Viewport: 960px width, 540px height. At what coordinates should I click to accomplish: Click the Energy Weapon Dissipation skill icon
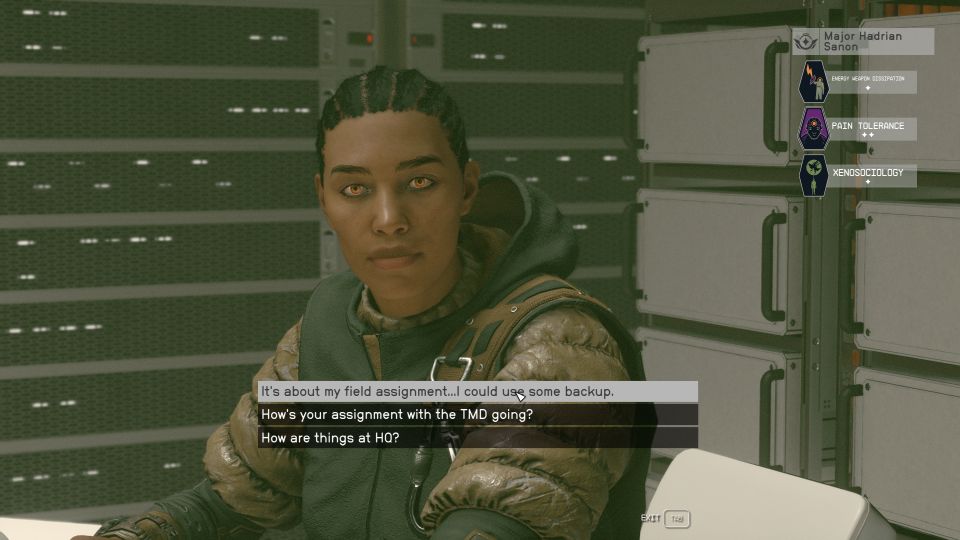(814, 82)
